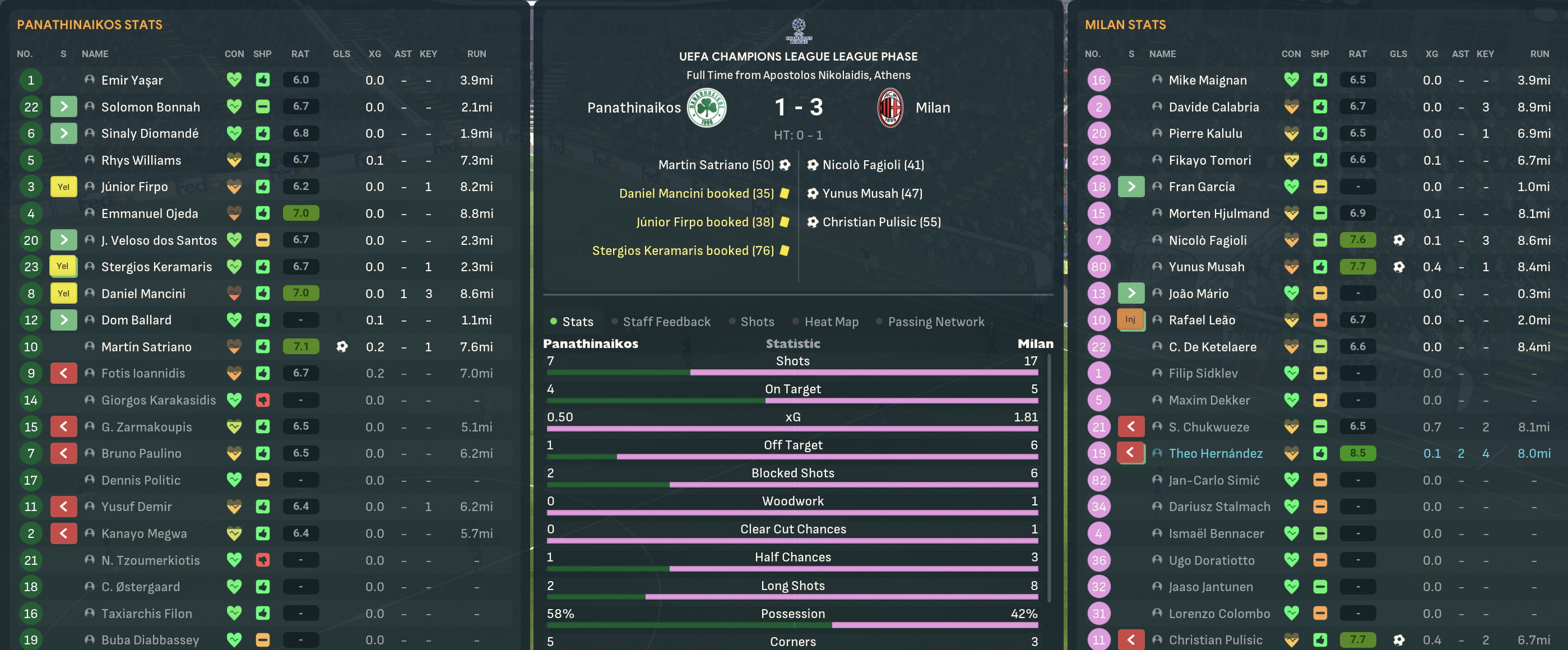
Task: Select Emmanuel Ojeda's player row
Action: (x=149, y=213)
